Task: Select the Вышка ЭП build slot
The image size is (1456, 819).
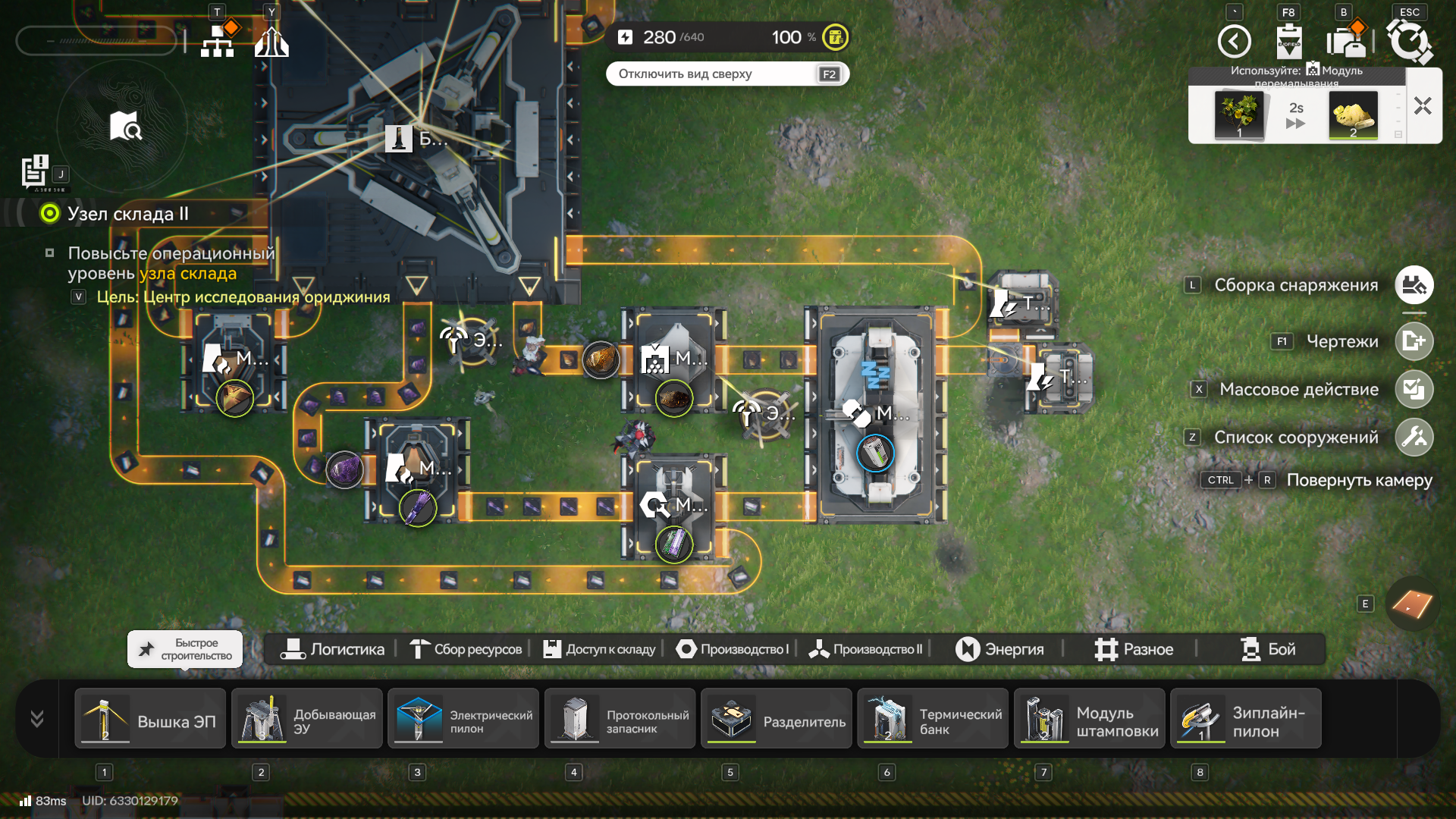Action: point(150,719)
